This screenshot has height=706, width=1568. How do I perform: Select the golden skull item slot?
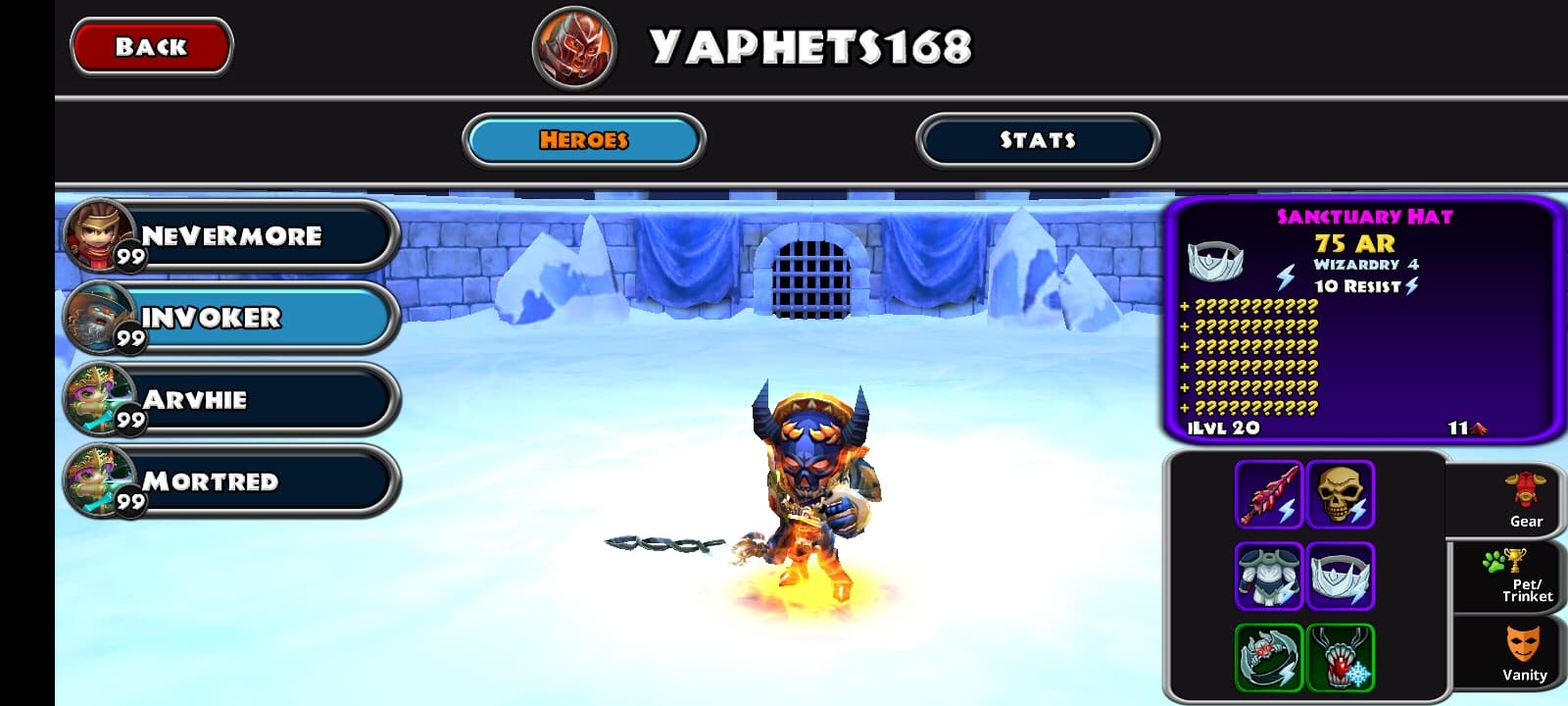pyautogui.click(x=1340, y=494)
